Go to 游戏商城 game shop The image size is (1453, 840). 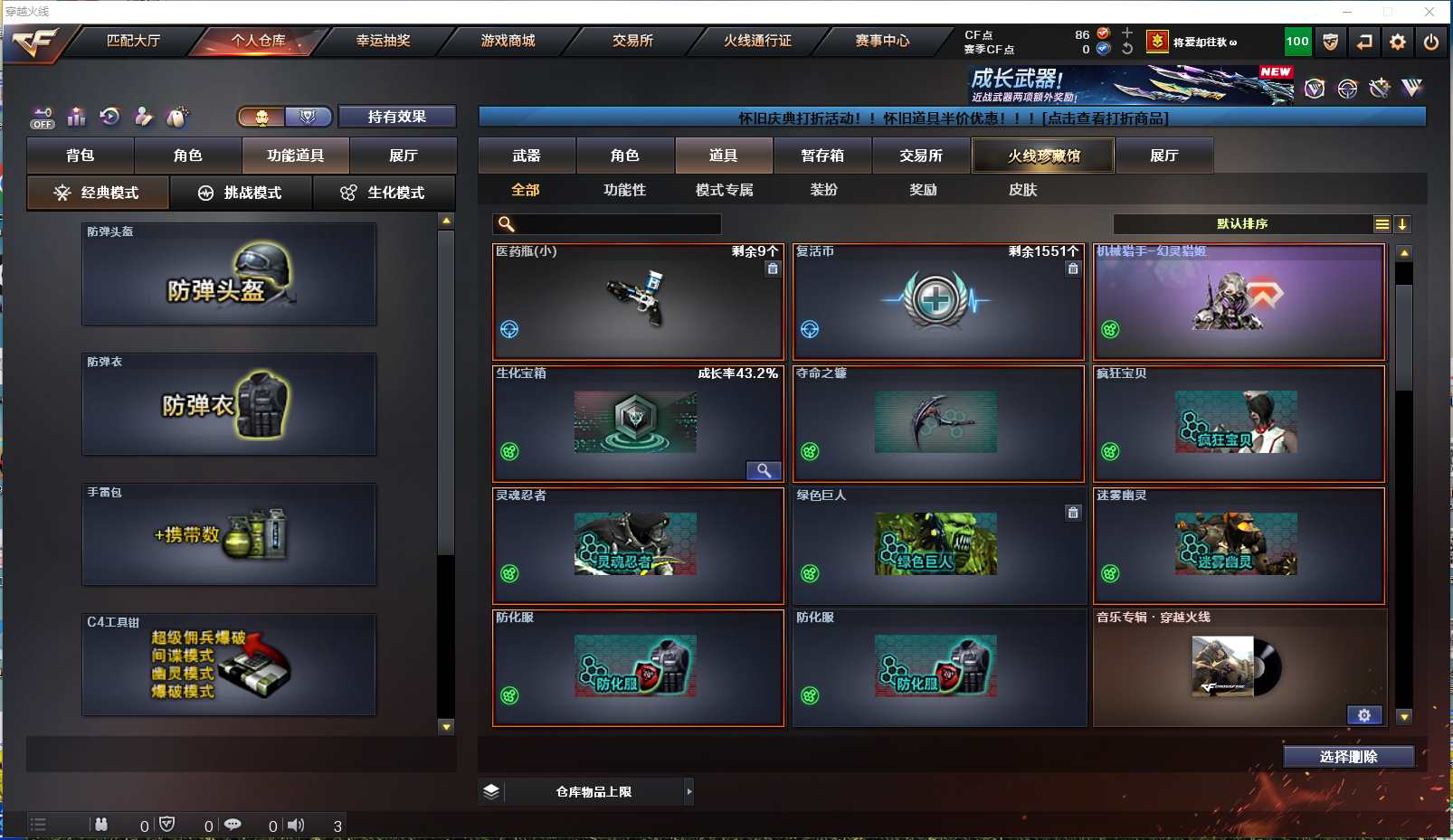click(x=508, y=41)
